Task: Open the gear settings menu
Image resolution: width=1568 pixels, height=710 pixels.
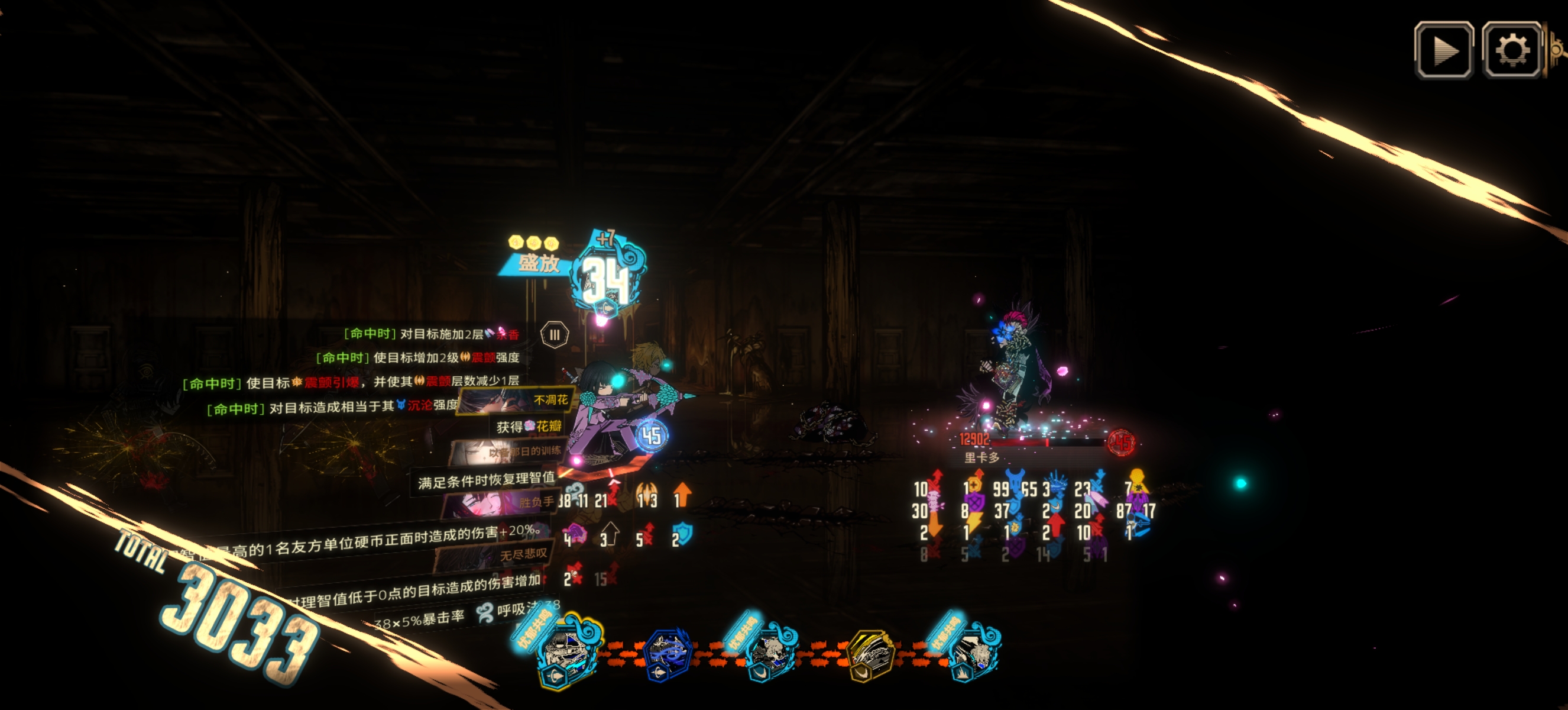Action: (1511, 50)
